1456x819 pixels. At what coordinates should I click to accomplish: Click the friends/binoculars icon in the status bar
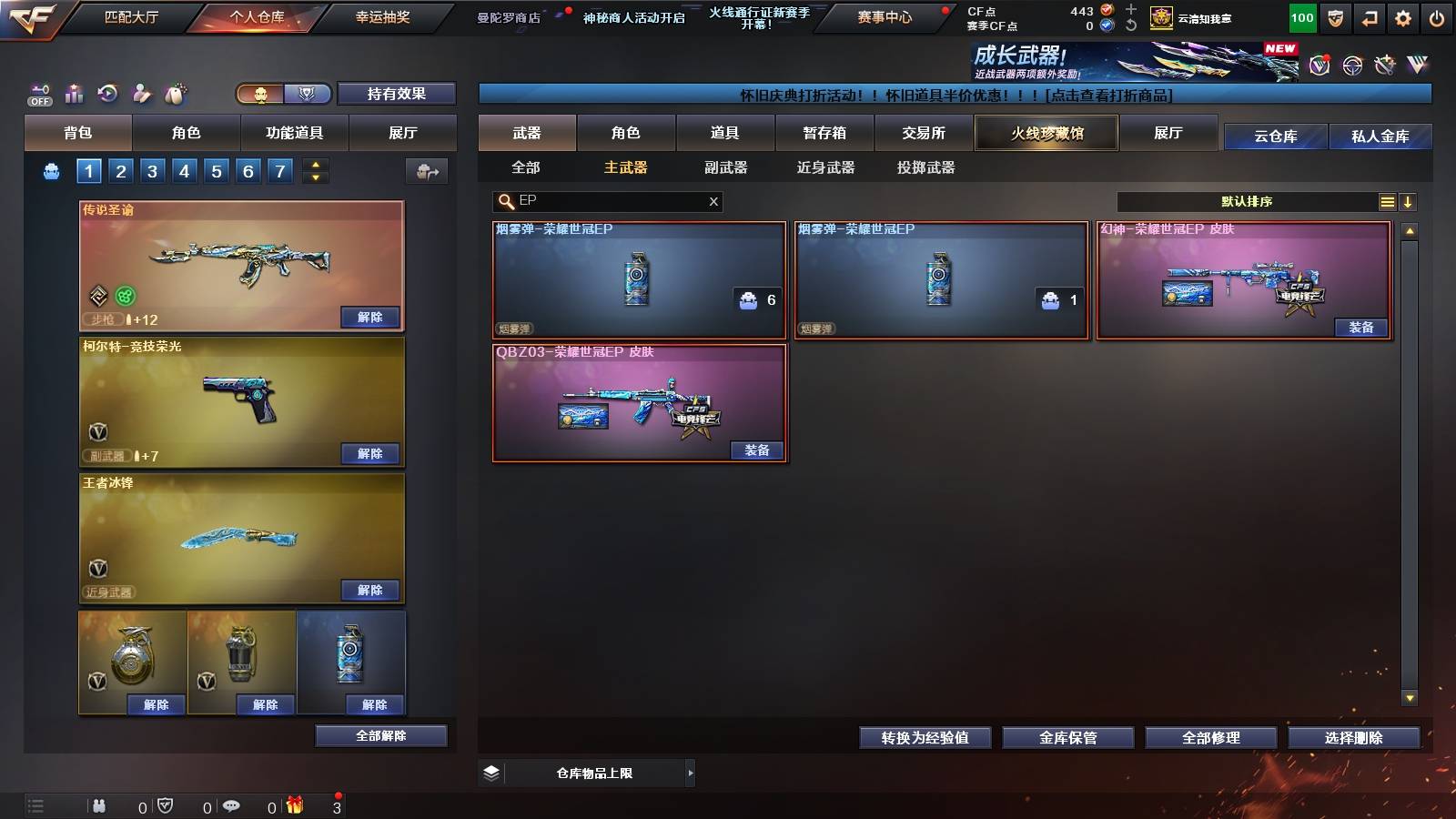(x=98, y=806)
